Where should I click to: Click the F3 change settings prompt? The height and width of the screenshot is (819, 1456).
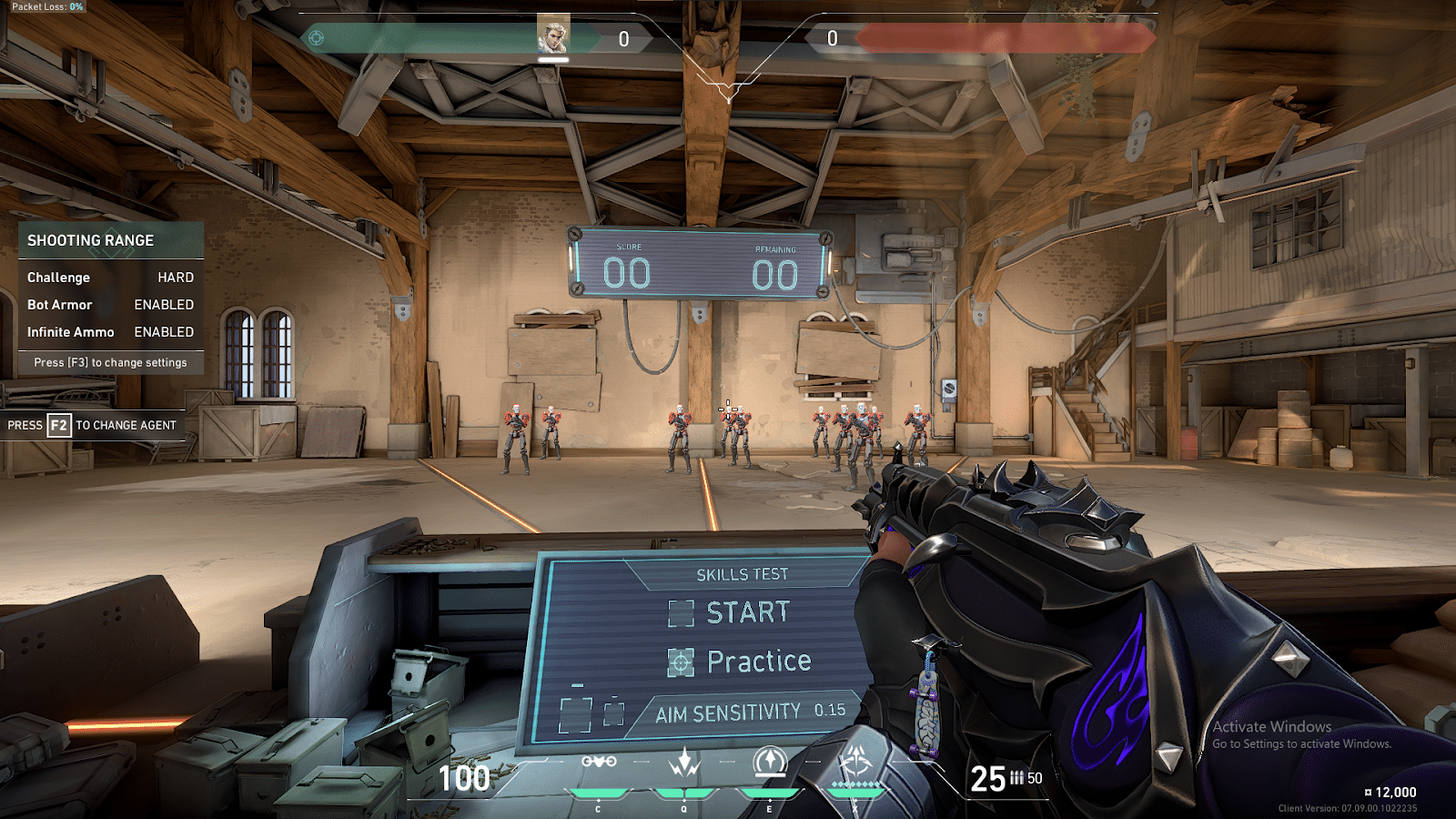pos(109,362)
